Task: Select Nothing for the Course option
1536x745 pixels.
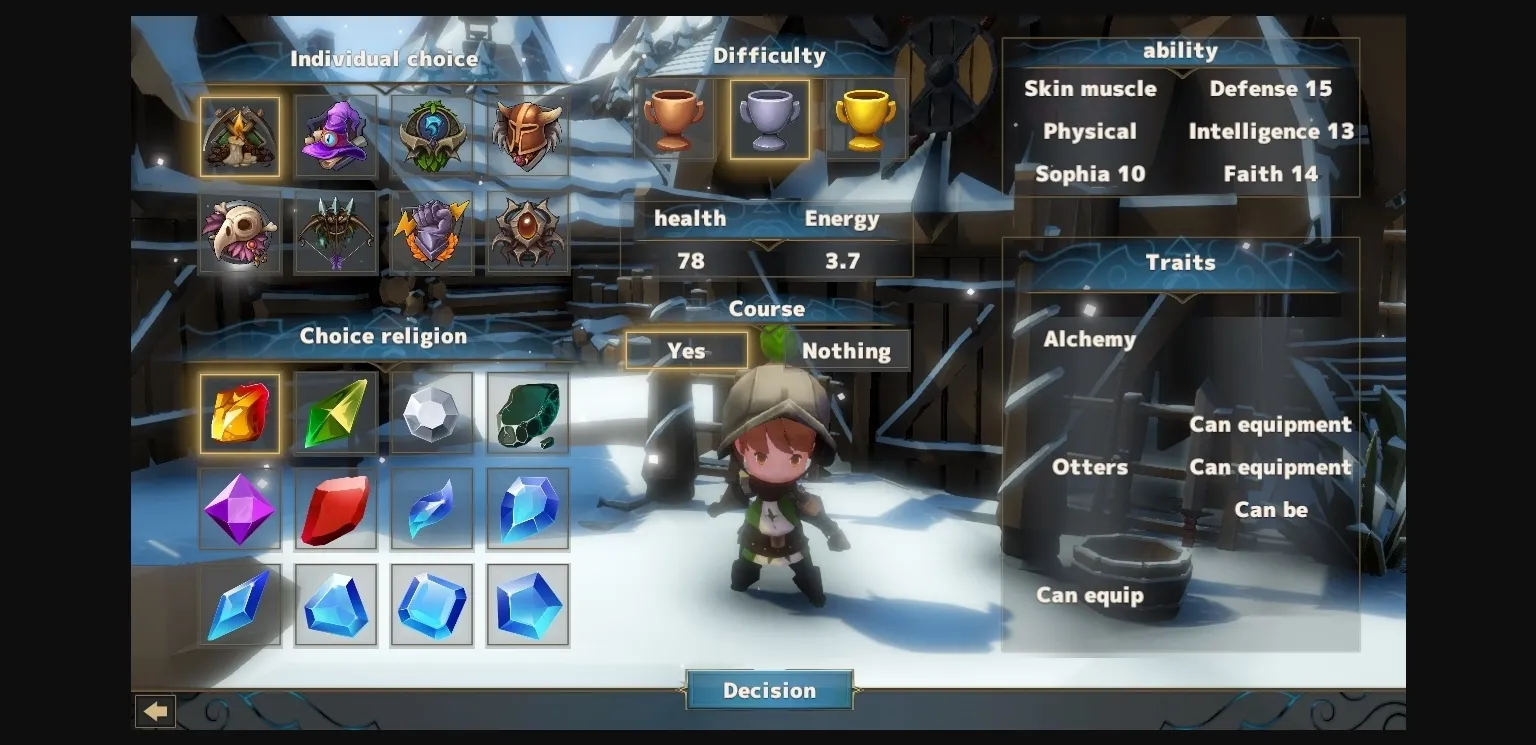Action: pos(847,350)
